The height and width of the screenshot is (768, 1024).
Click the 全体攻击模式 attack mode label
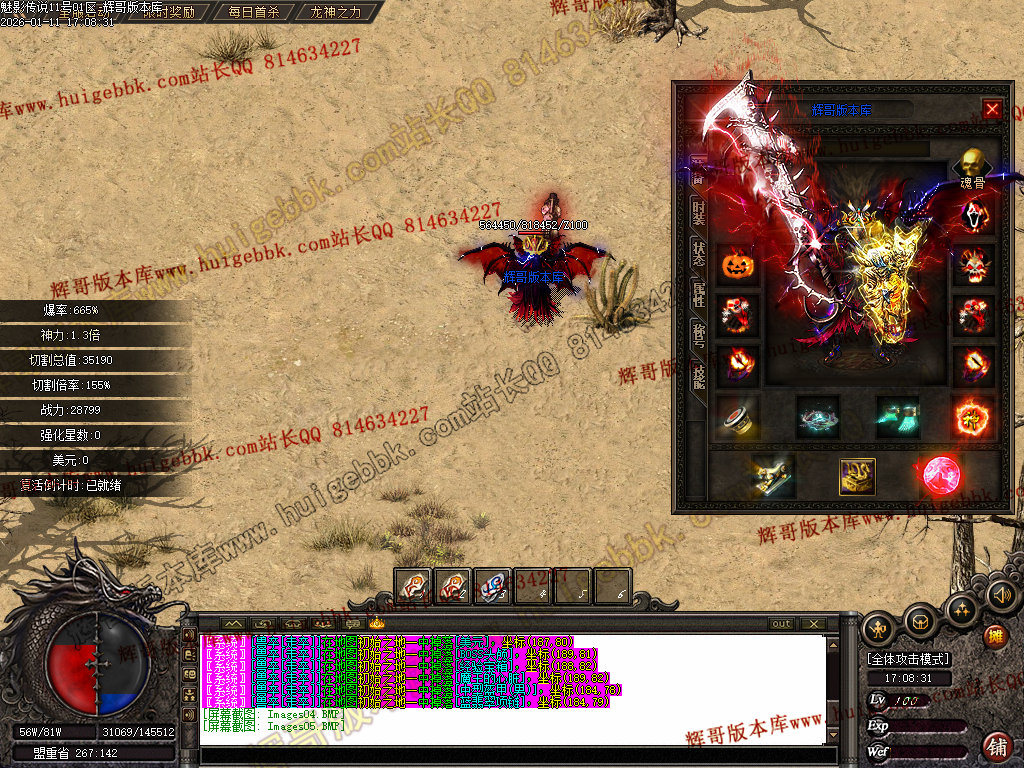coord(908,659)
